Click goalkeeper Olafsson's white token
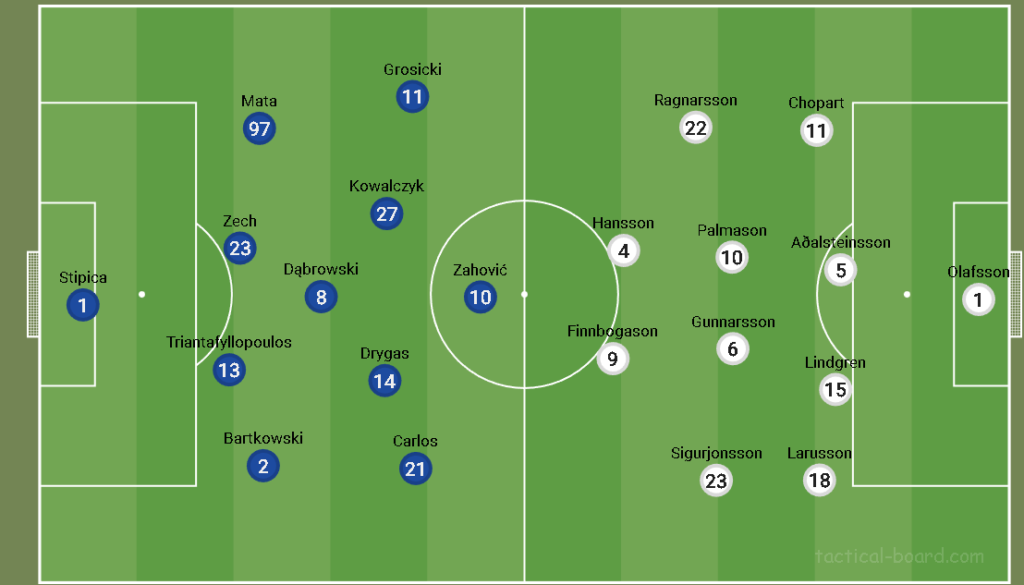Viewport: 1024px width, 585px height. click(x=979, y=299)
